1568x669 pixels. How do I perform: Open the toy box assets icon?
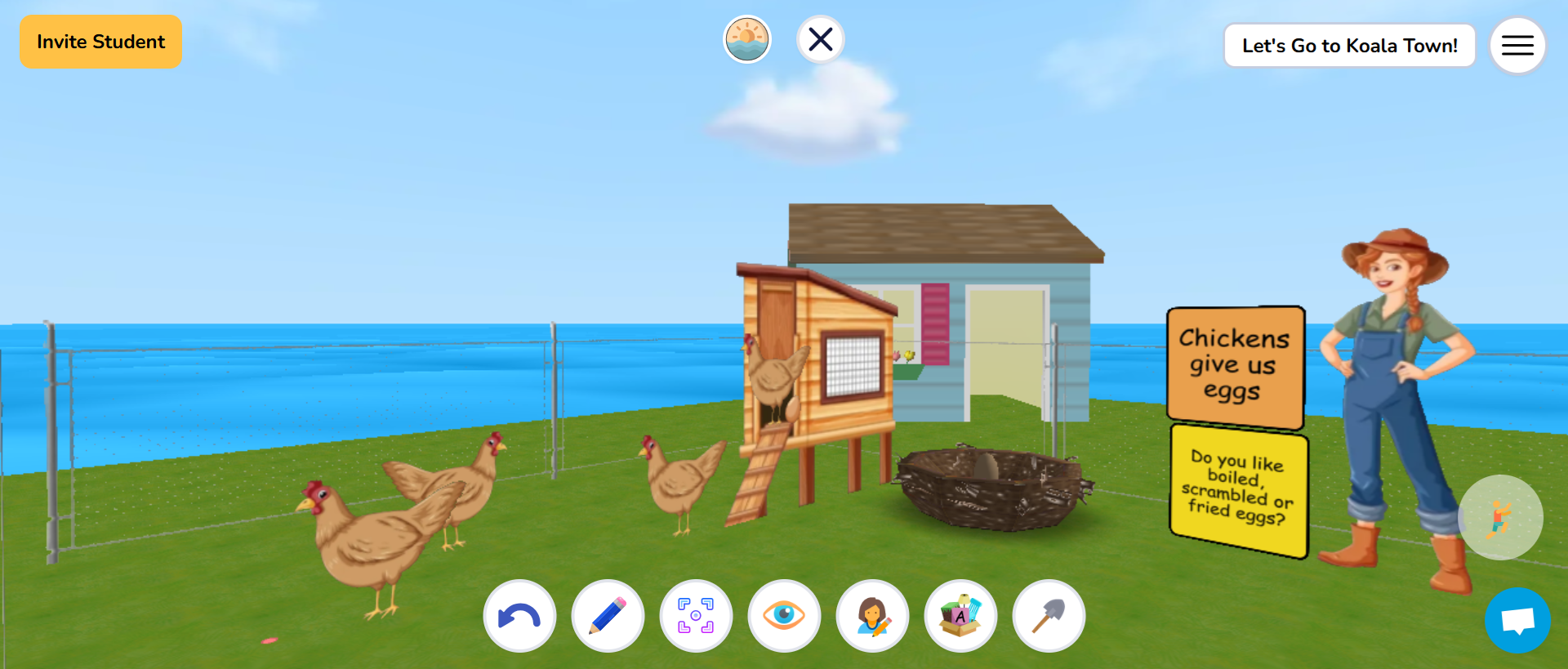click(x=960, y=615)
